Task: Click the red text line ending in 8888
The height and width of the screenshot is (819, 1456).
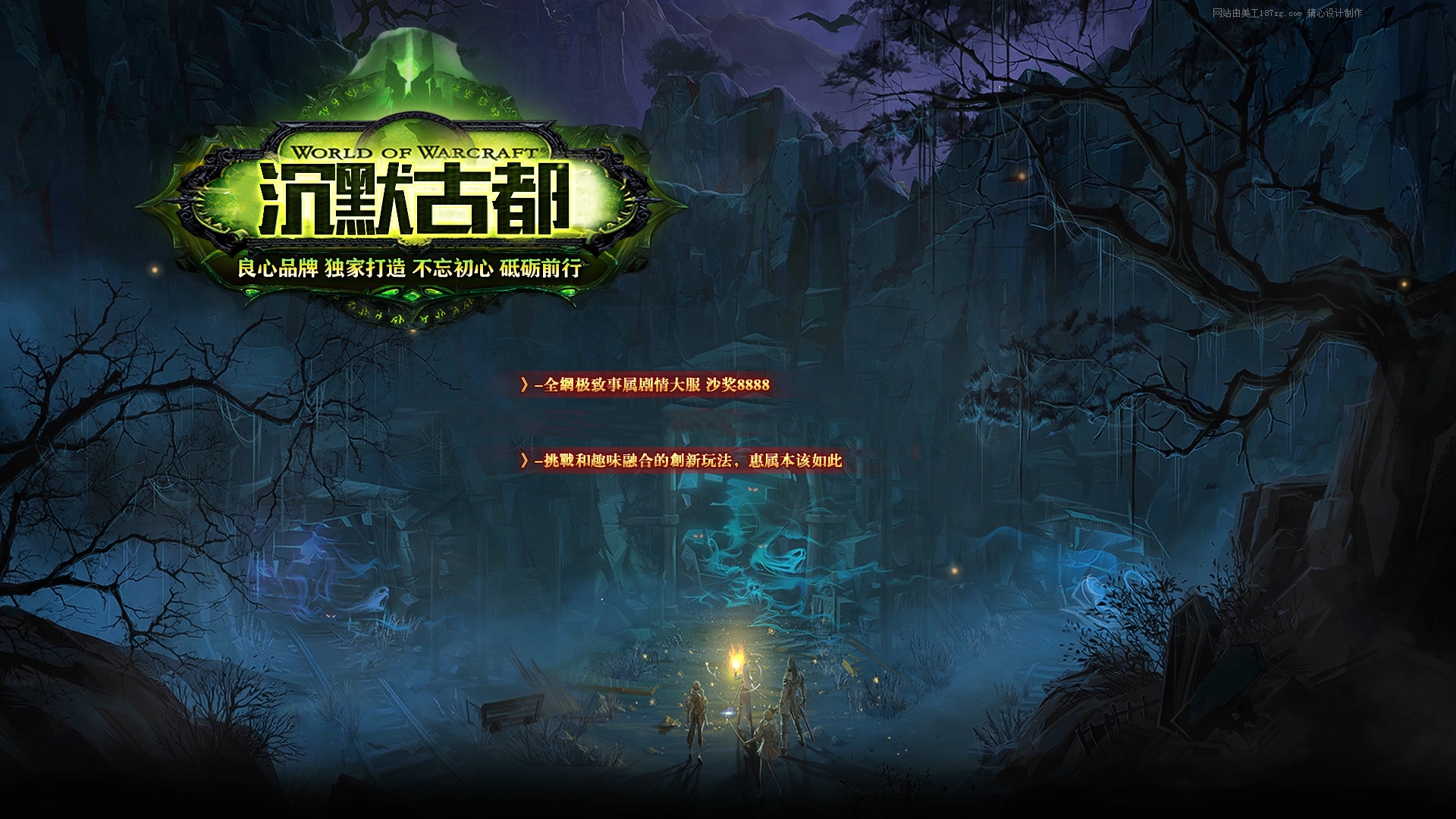Action: 645,384
